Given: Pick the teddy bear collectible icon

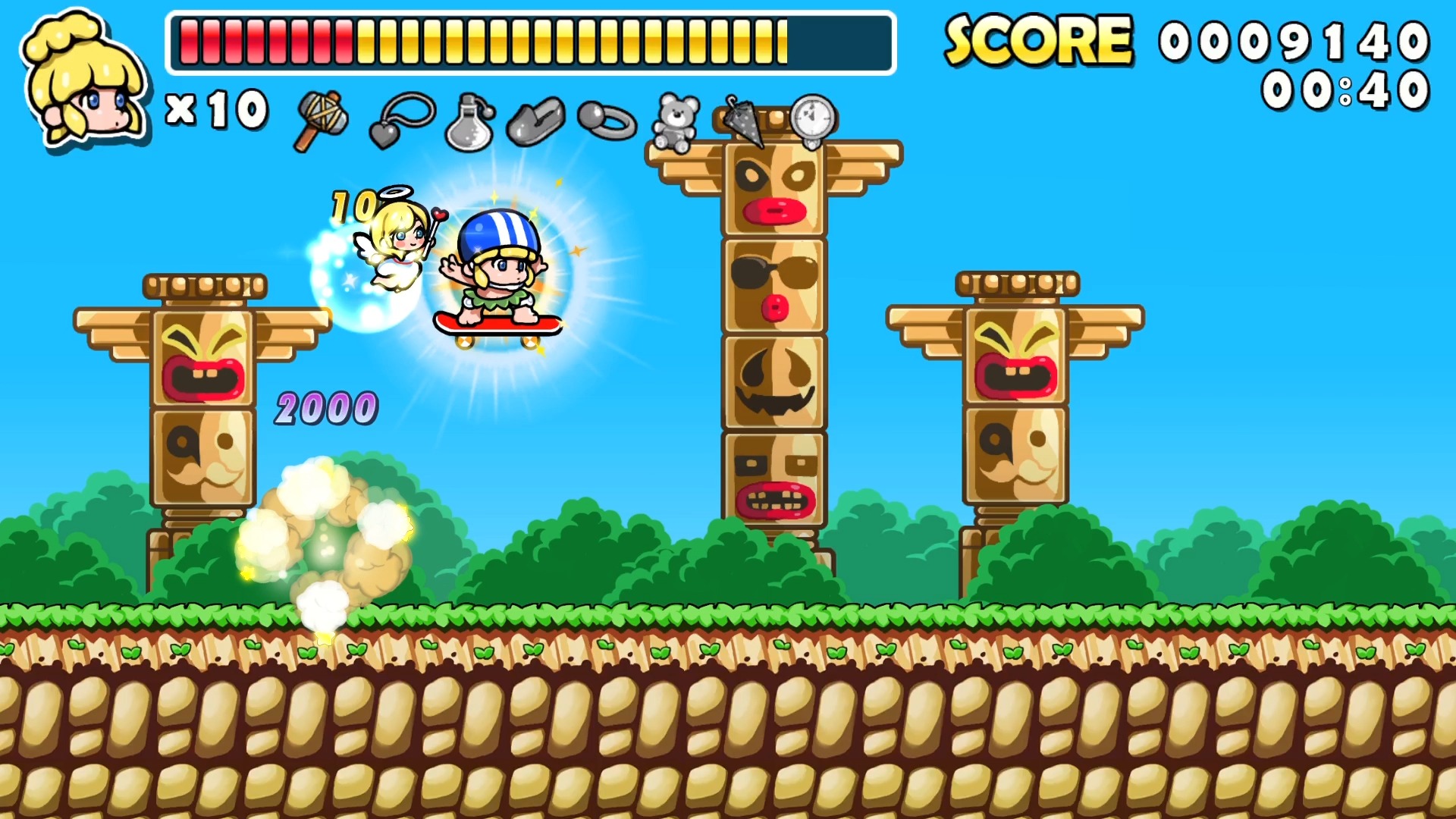Looking at the screenshot, I should coord(676,121).
